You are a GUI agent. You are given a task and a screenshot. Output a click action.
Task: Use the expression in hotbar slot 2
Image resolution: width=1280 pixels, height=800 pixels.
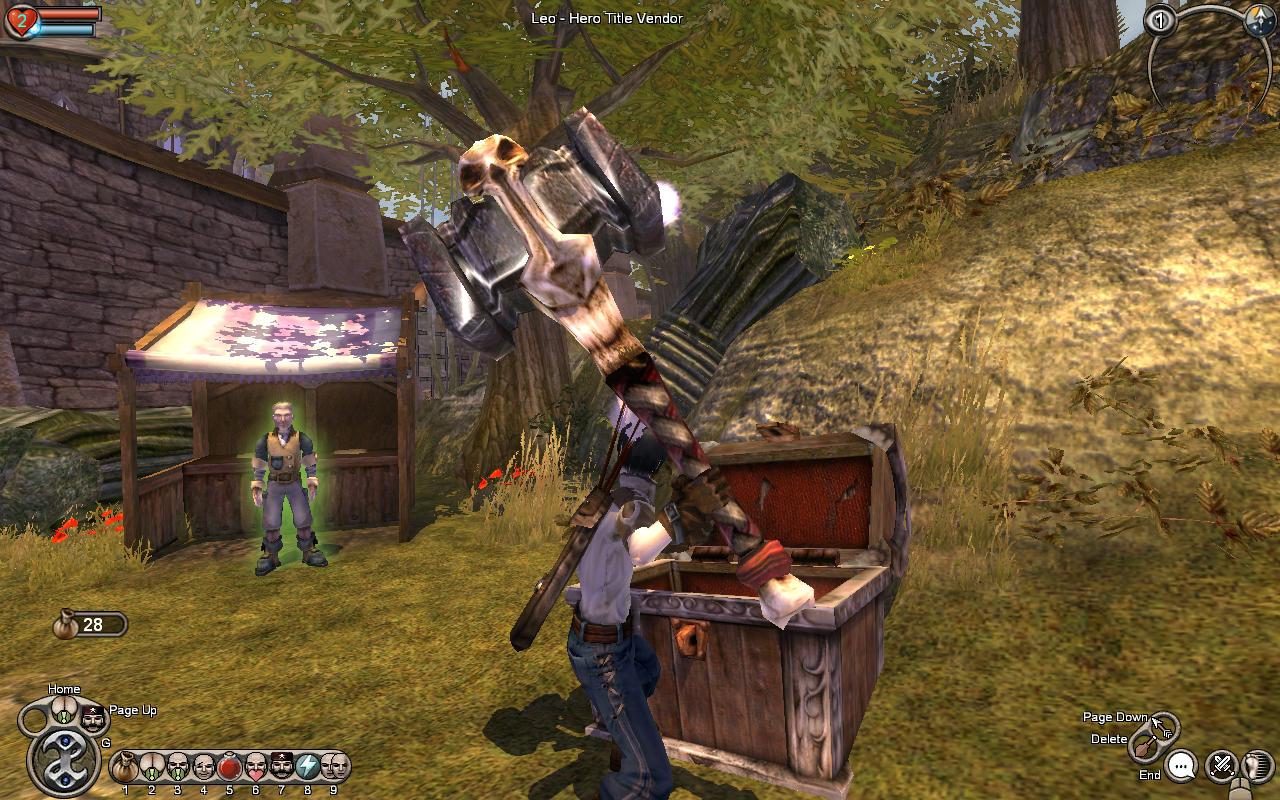click(x=151, y=767)
